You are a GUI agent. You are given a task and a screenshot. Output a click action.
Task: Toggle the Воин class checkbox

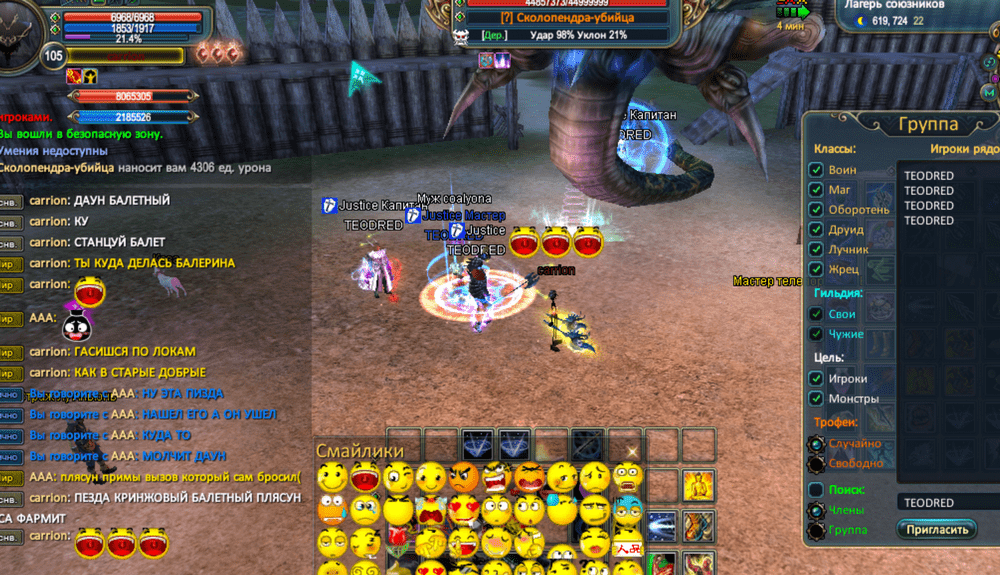816,170
